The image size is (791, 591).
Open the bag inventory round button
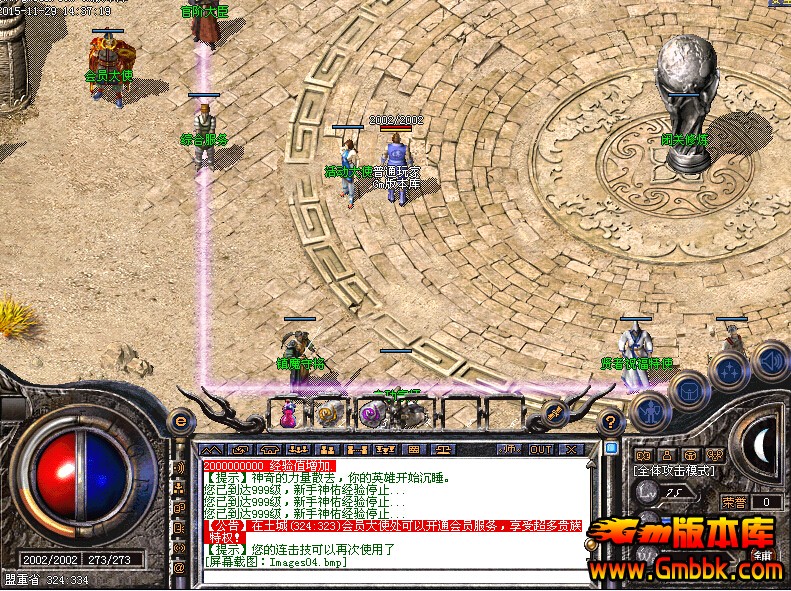[690, 388]
